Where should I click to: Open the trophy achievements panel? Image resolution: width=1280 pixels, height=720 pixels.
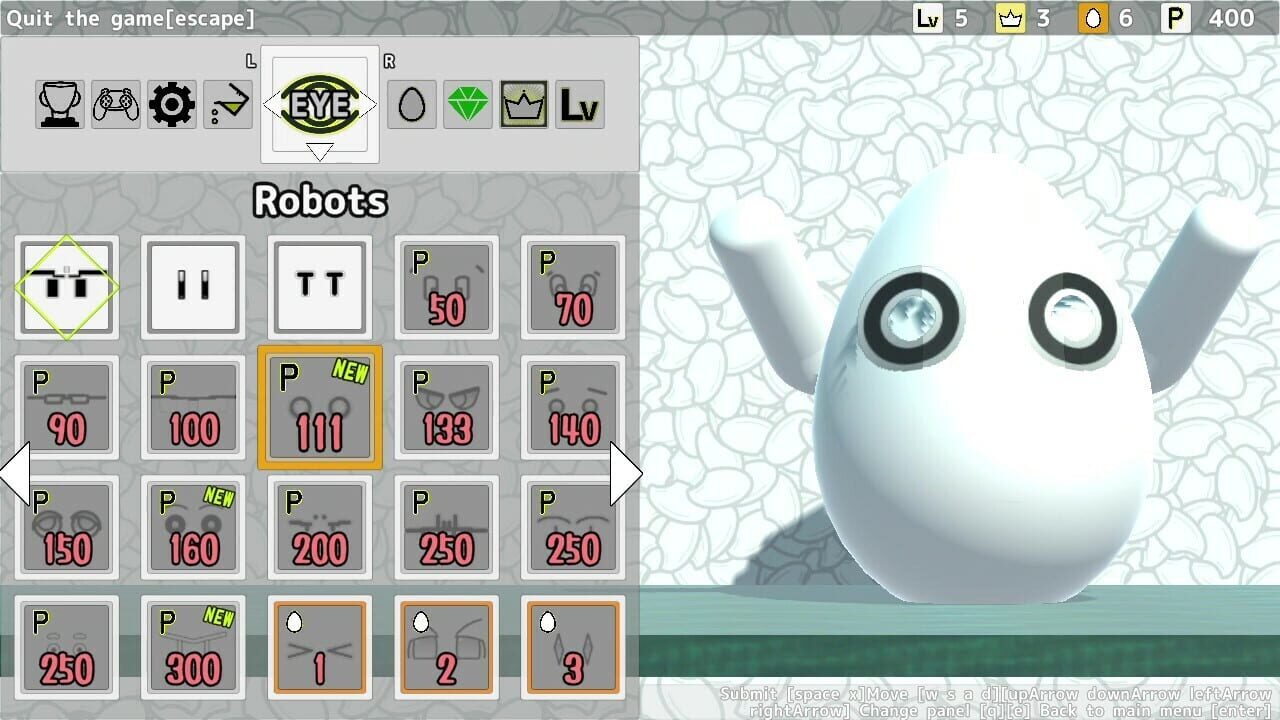[x=59, y=103]
